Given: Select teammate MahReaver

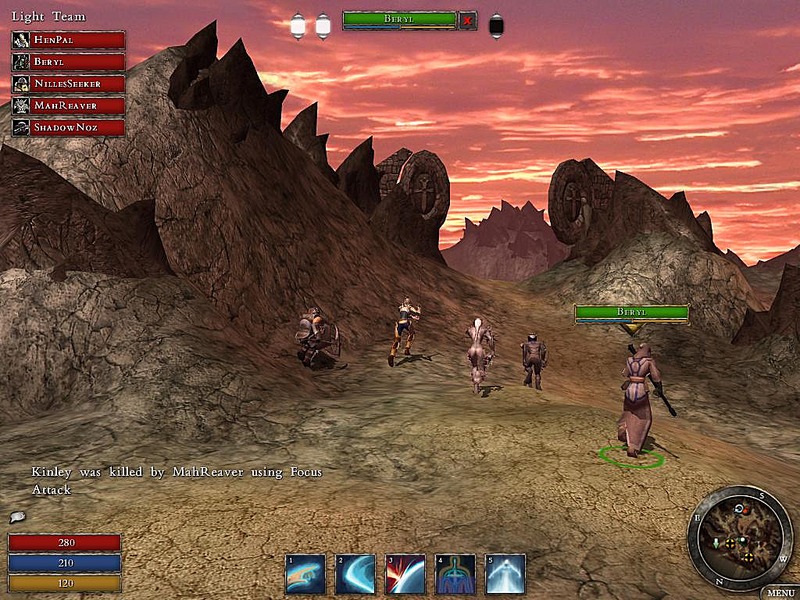Looking at the screenshot, I should [68, 105].
